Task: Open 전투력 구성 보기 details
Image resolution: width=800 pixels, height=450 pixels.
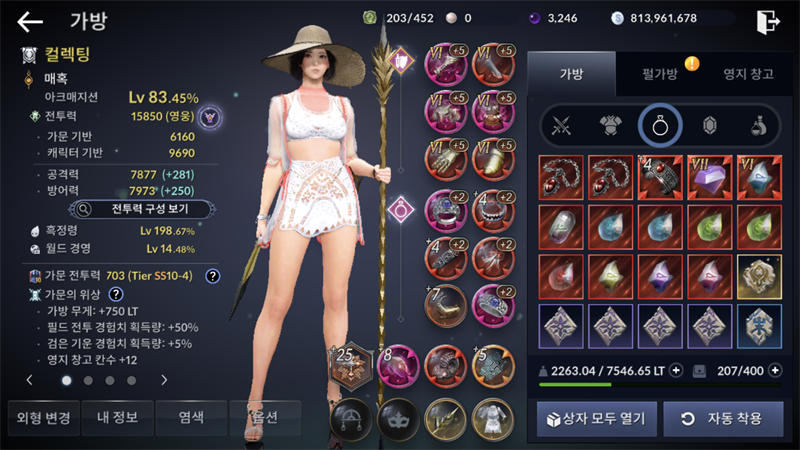Action: (142, 209)
